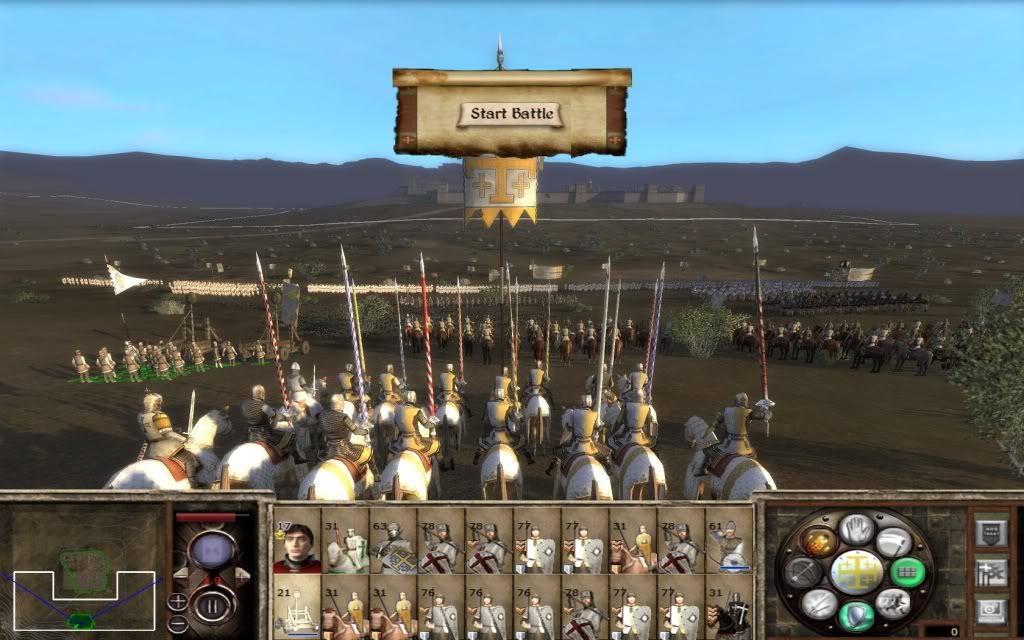
Task: Toggle the crossbow skirmish mode icon
Action: click(803, 571)
